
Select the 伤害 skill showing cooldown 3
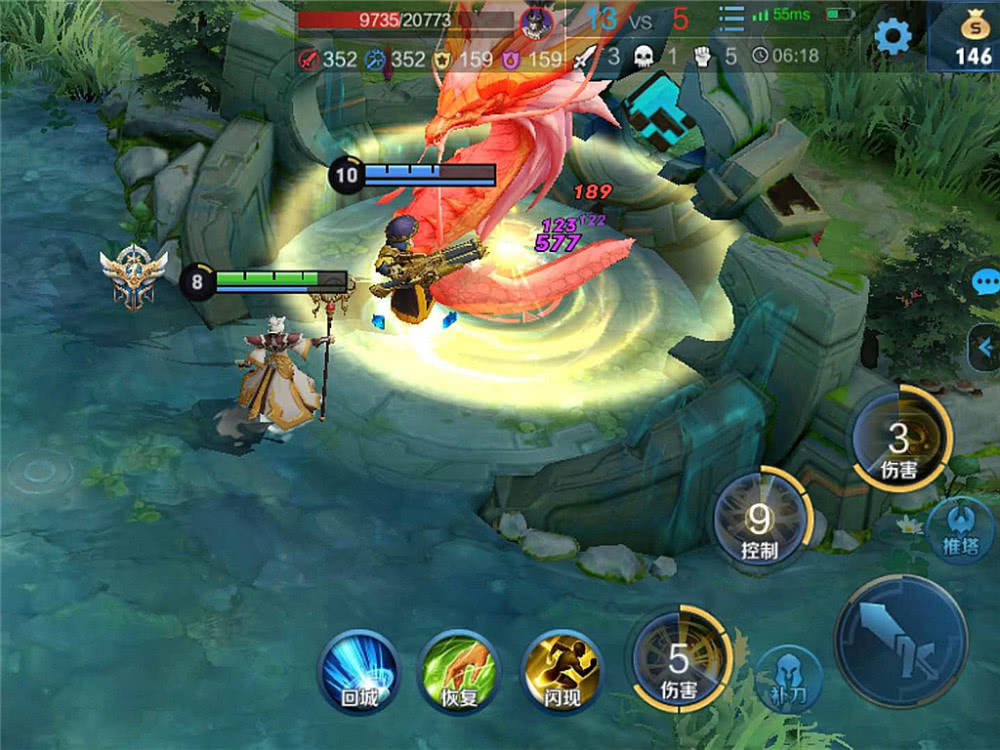pos(899,440)
